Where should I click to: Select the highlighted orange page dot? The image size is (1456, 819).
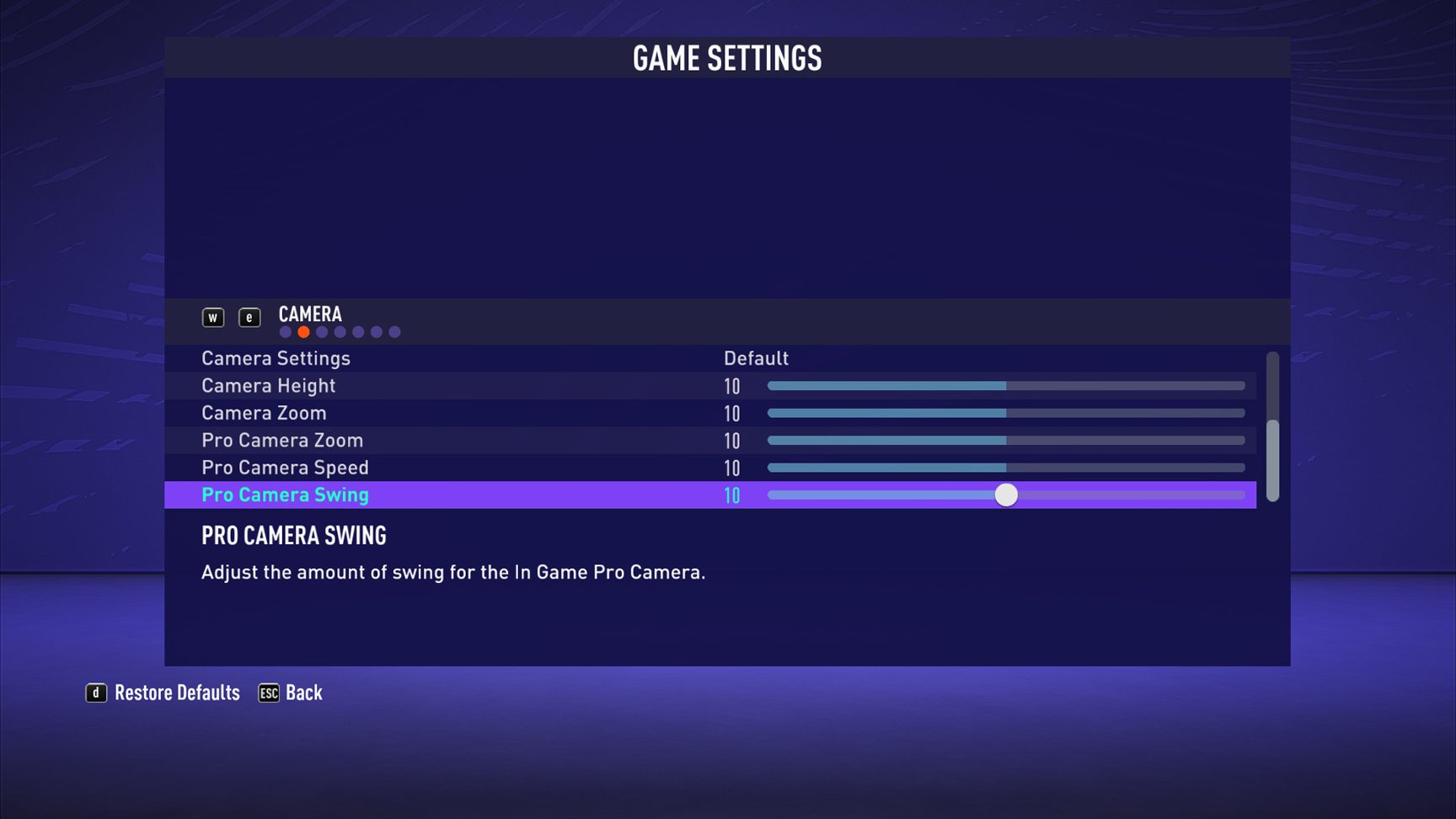303,332
